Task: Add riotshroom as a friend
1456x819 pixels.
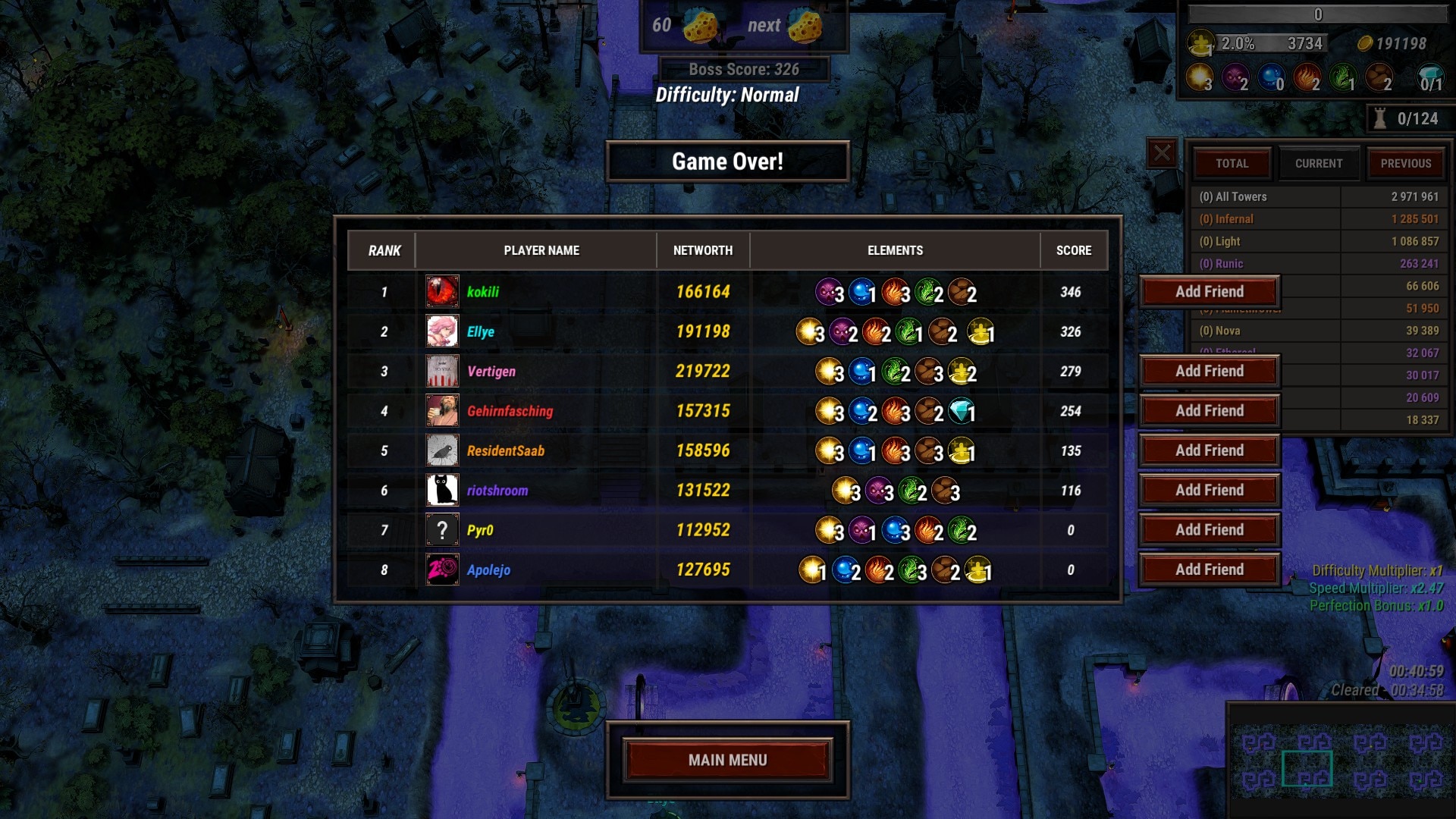Action: (1209, 491)
